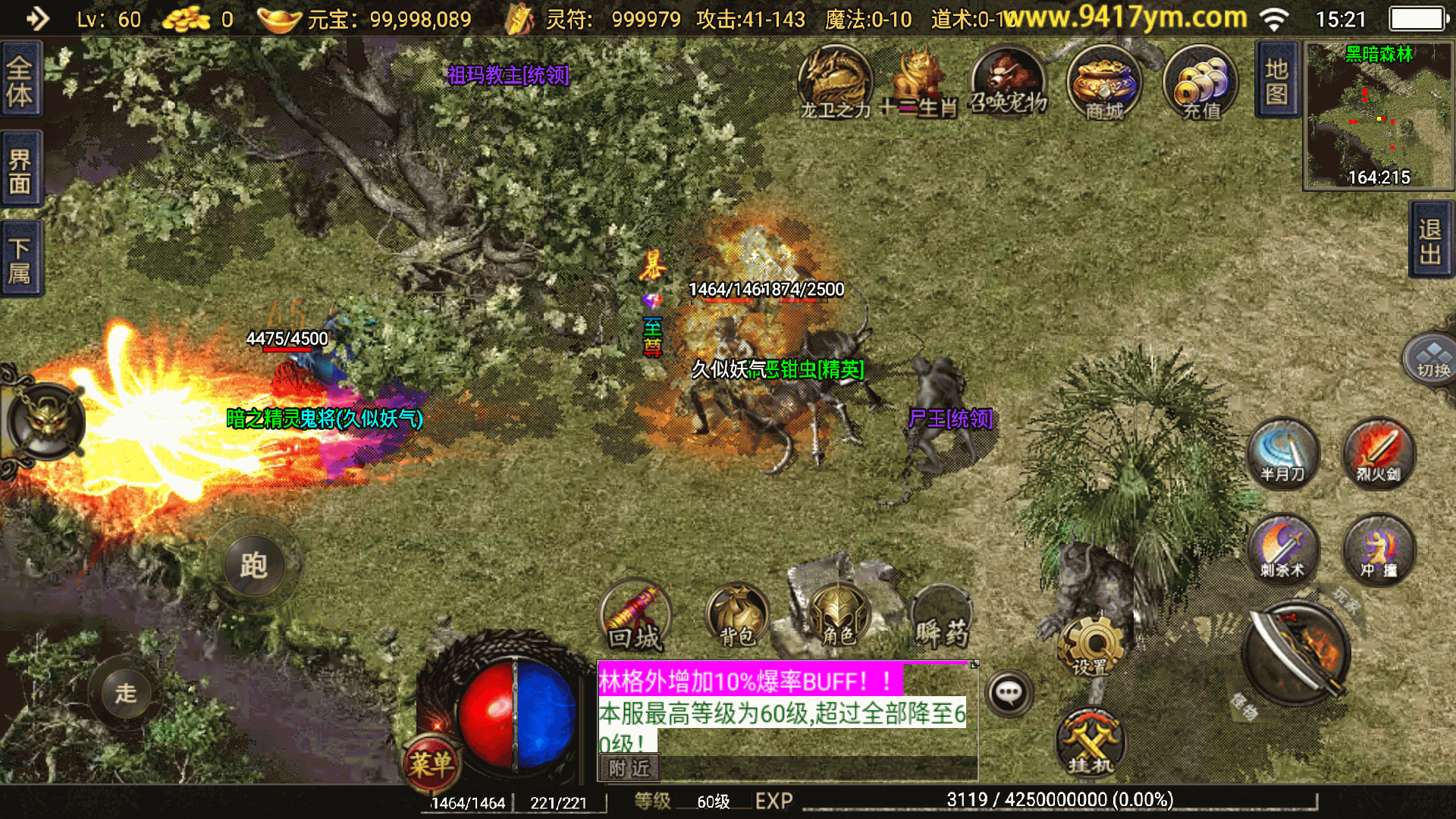Viewport: 1456px width, 819px height.
Task: Select the 下属 tab on left edge
Action: (x=20, y=259)
